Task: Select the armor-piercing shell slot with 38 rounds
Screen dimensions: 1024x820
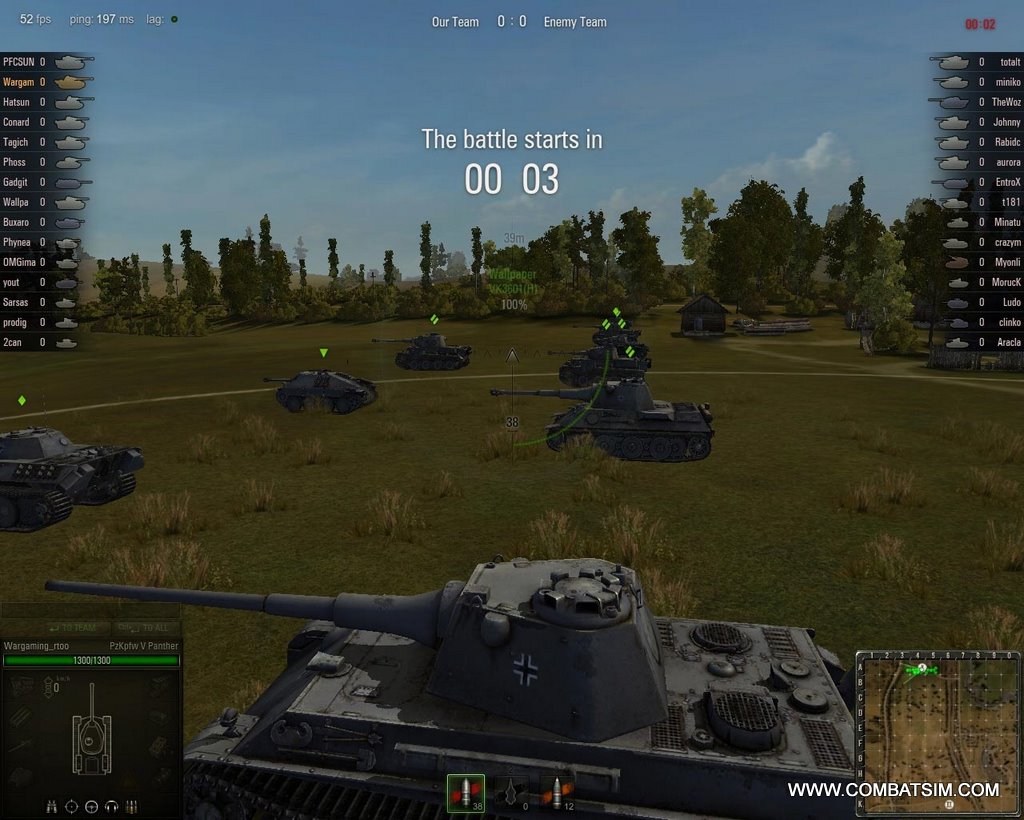Action: point(465,793)
